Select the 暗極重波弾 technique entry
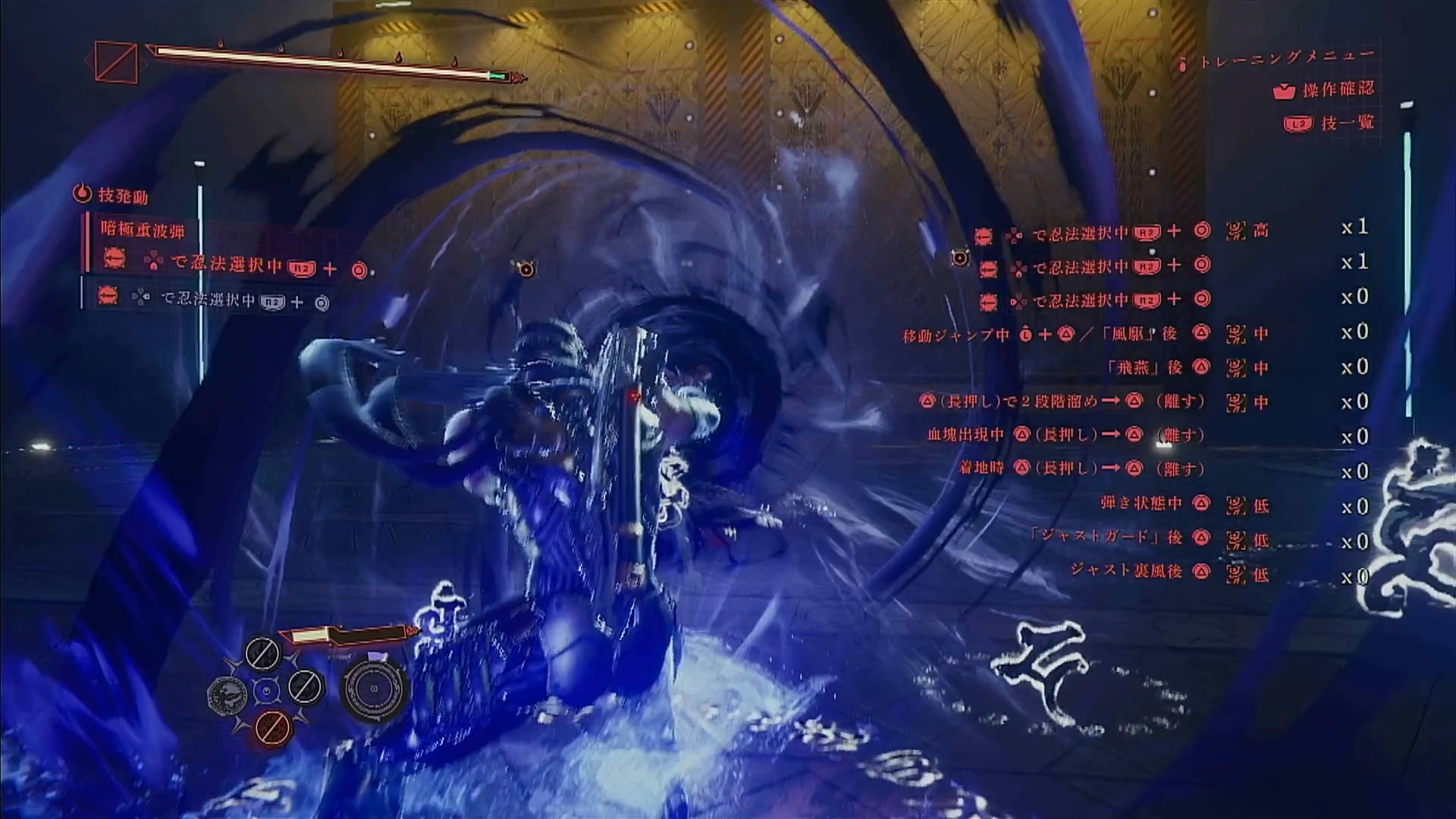Screen dimensions: 1456x819 [x=143, y=230]
